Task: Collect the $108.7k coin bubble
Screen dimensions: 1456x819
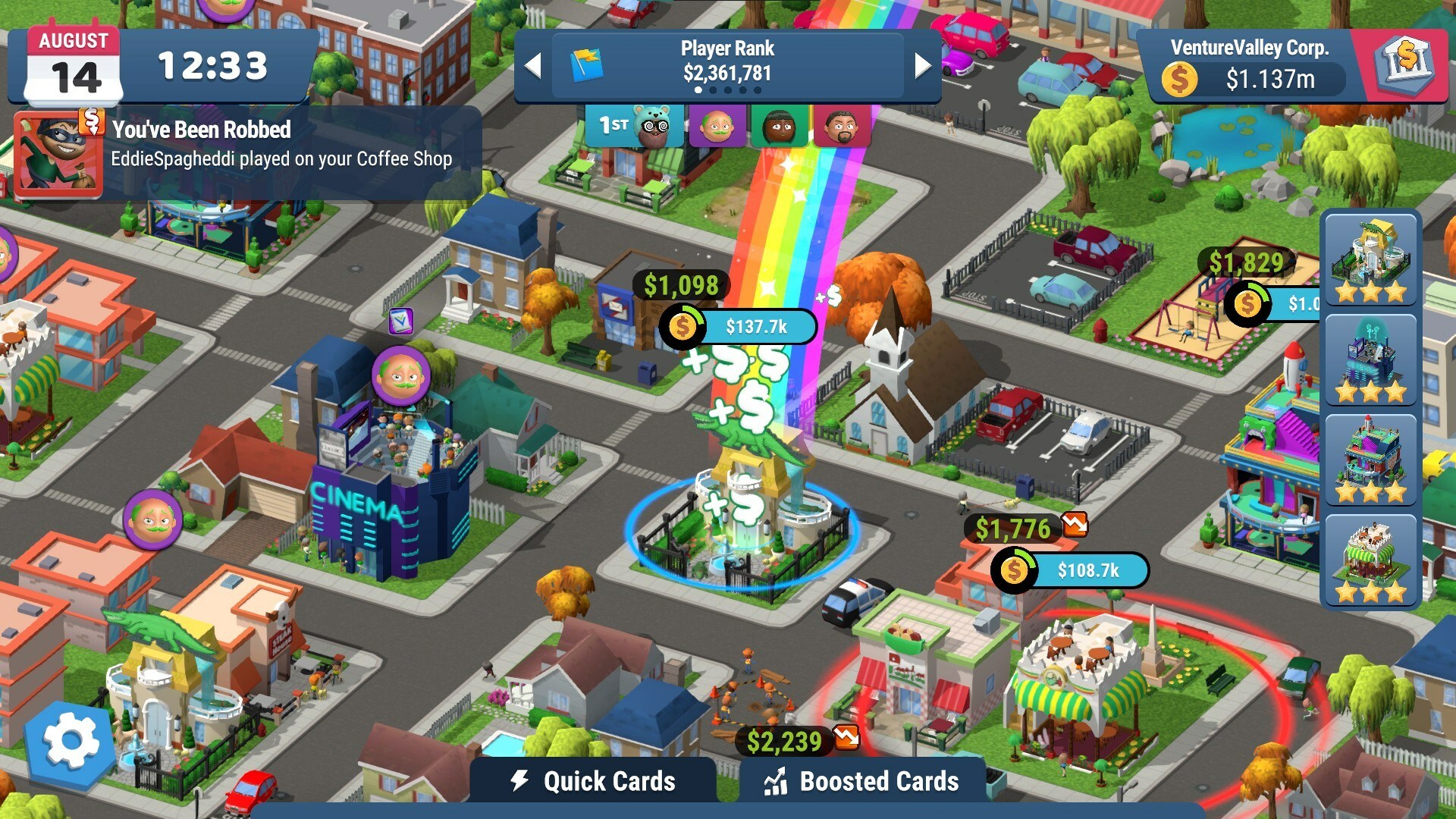Action: (1070, 570)
